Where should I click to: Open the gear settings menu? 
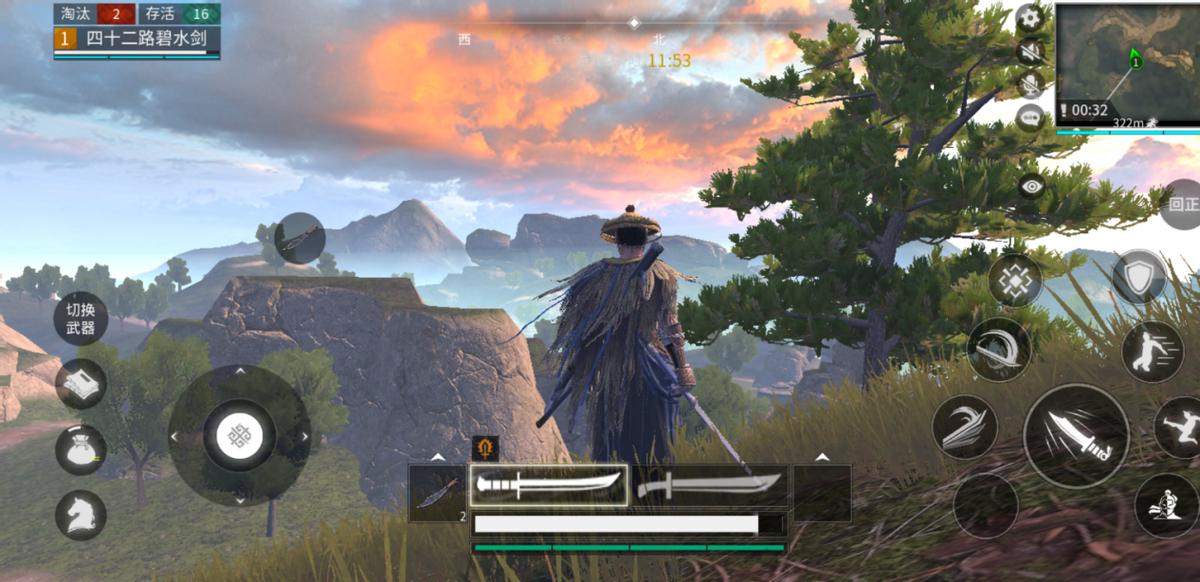point(1029,17)
